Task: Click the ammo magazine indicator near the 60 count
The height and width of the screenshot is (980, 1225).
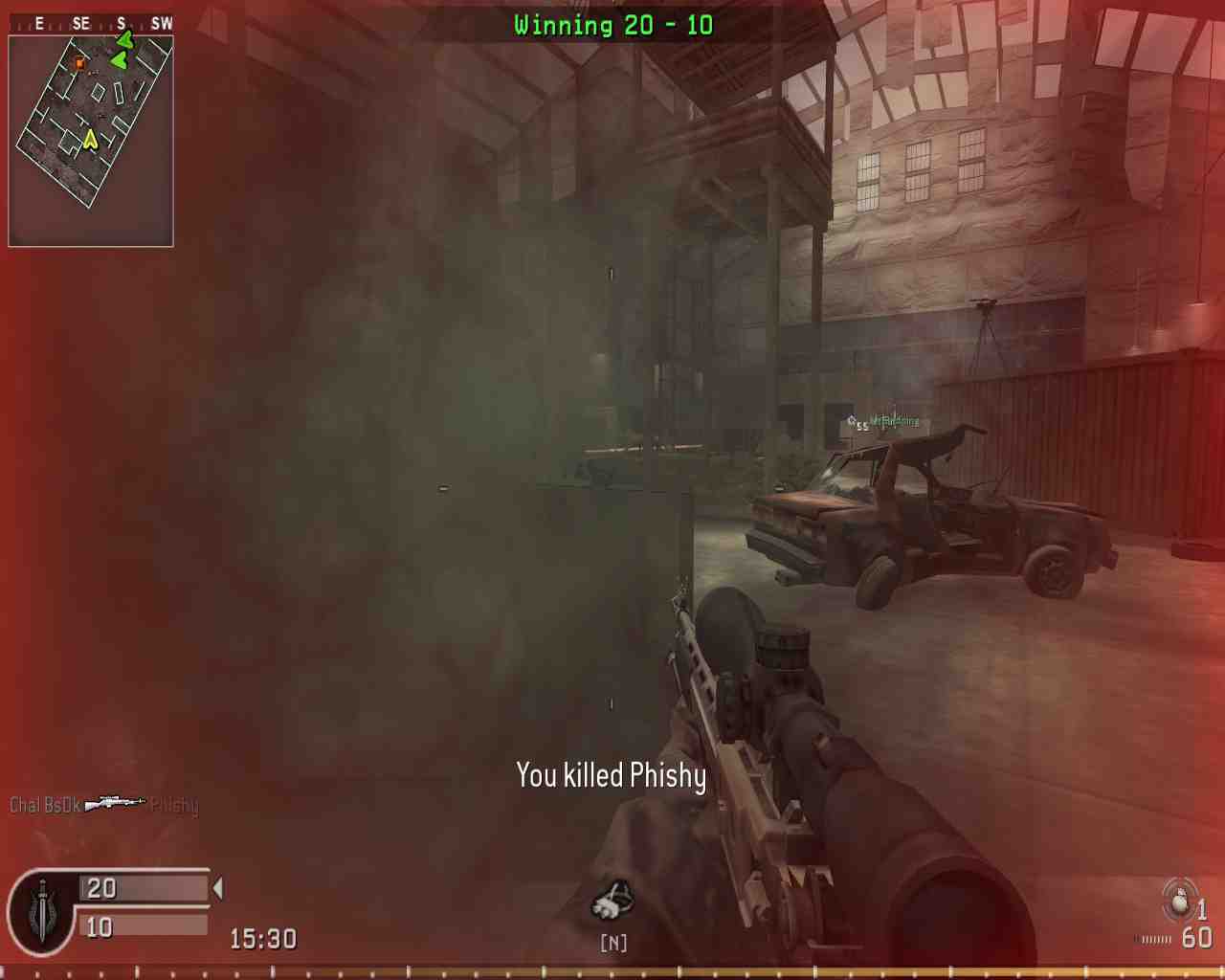Action: tap(1152, 940)
